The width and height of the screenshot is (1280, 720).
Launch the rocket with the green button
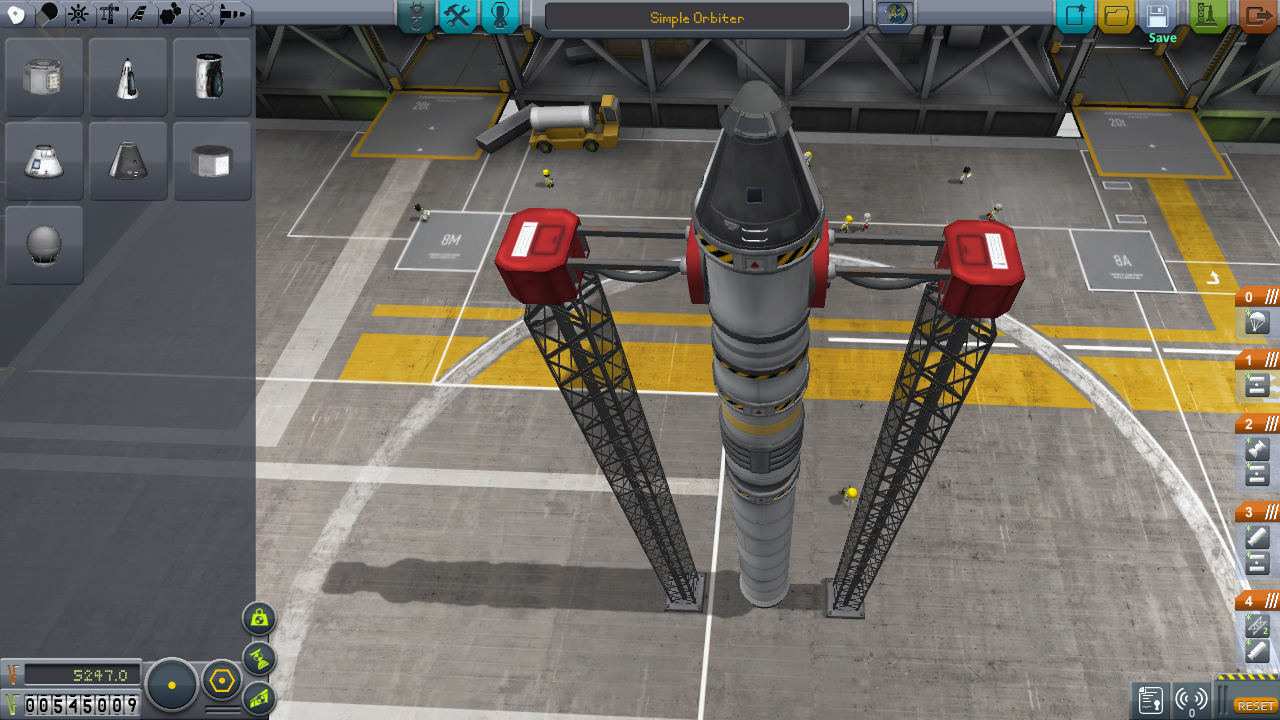1208,16
